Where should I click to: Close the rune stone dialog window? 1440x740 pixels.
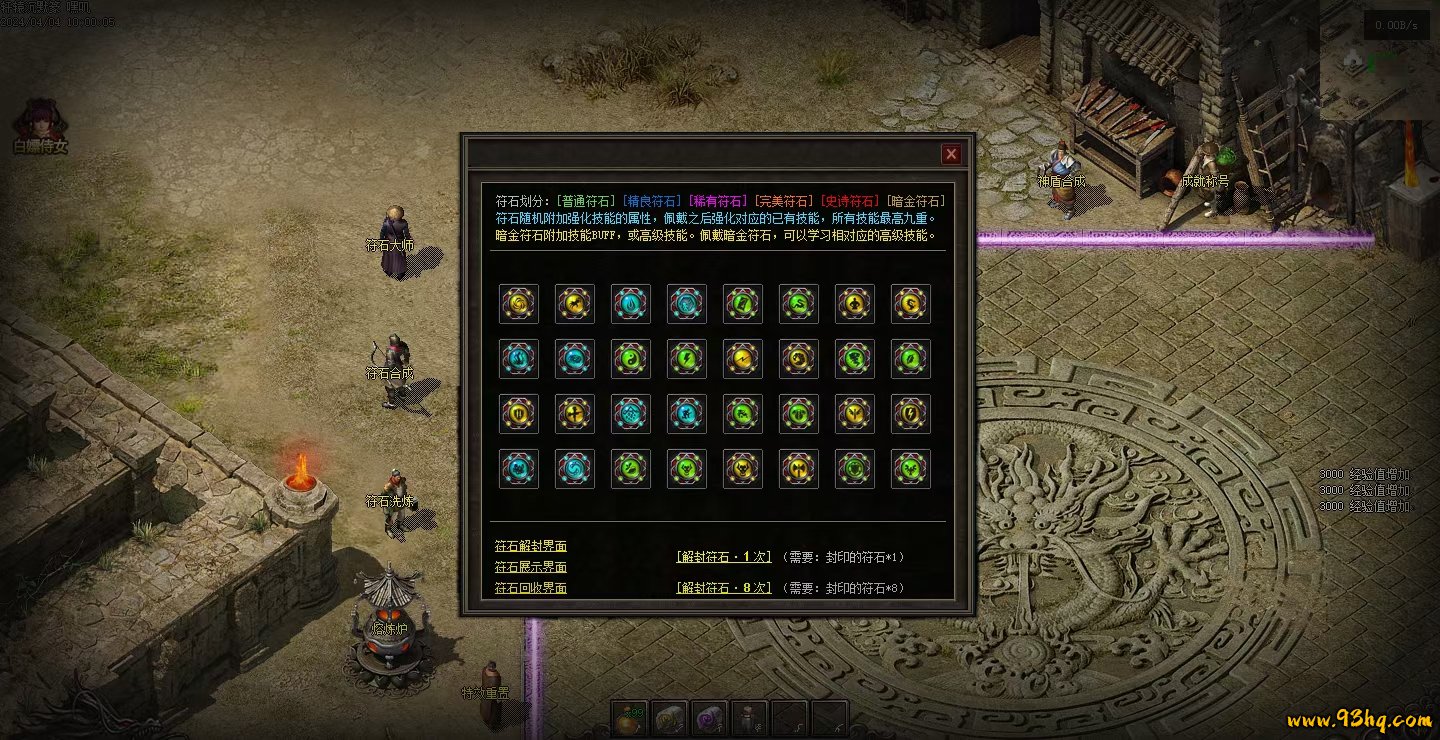coord(951,154)
